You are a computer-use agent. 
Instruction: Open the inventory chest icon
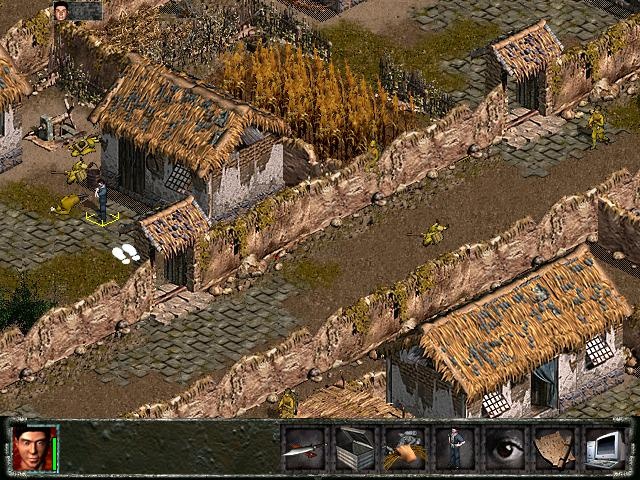pyautogui.click(x=354, y=448)
